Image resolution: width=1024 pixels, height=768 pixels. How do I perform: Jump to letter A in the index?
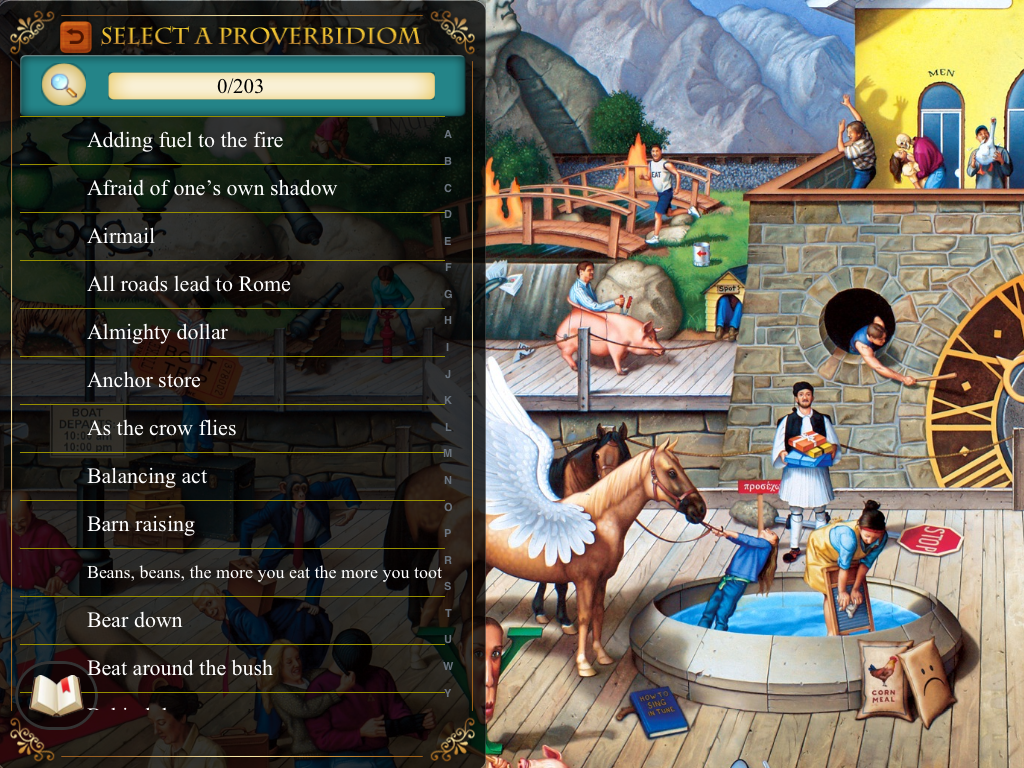[x=447, y=134]
